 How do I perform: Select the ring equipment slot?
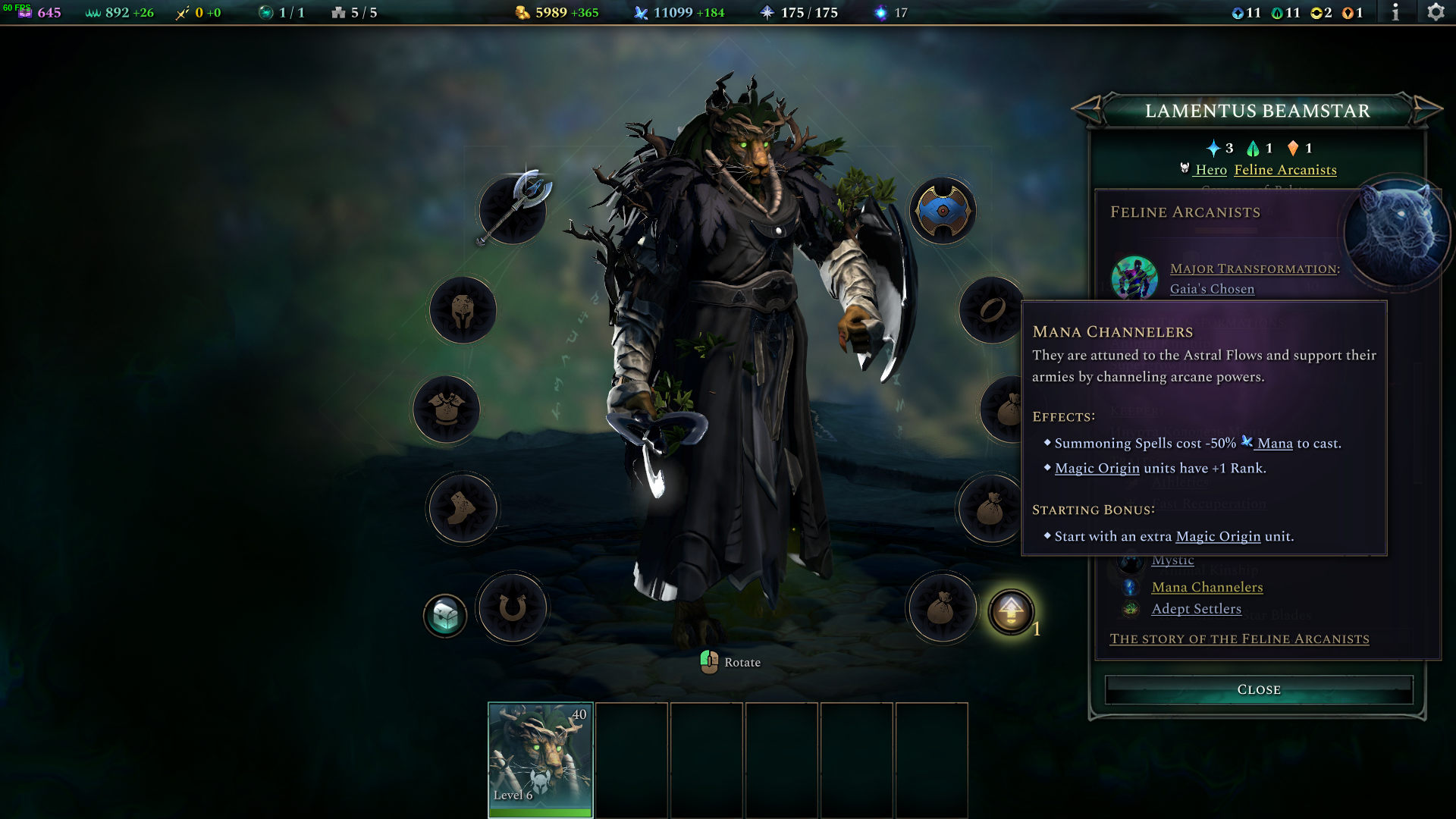991,310
